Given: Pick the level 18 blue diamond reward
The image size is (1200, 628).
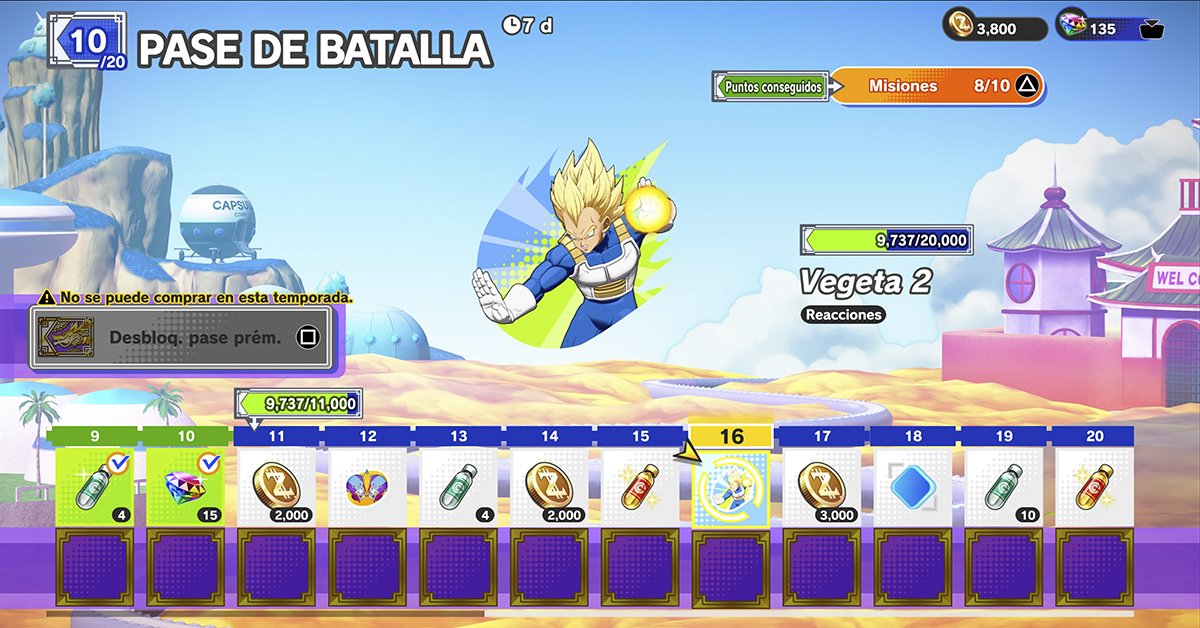Looking at the screenshot, I should point(913,487).
